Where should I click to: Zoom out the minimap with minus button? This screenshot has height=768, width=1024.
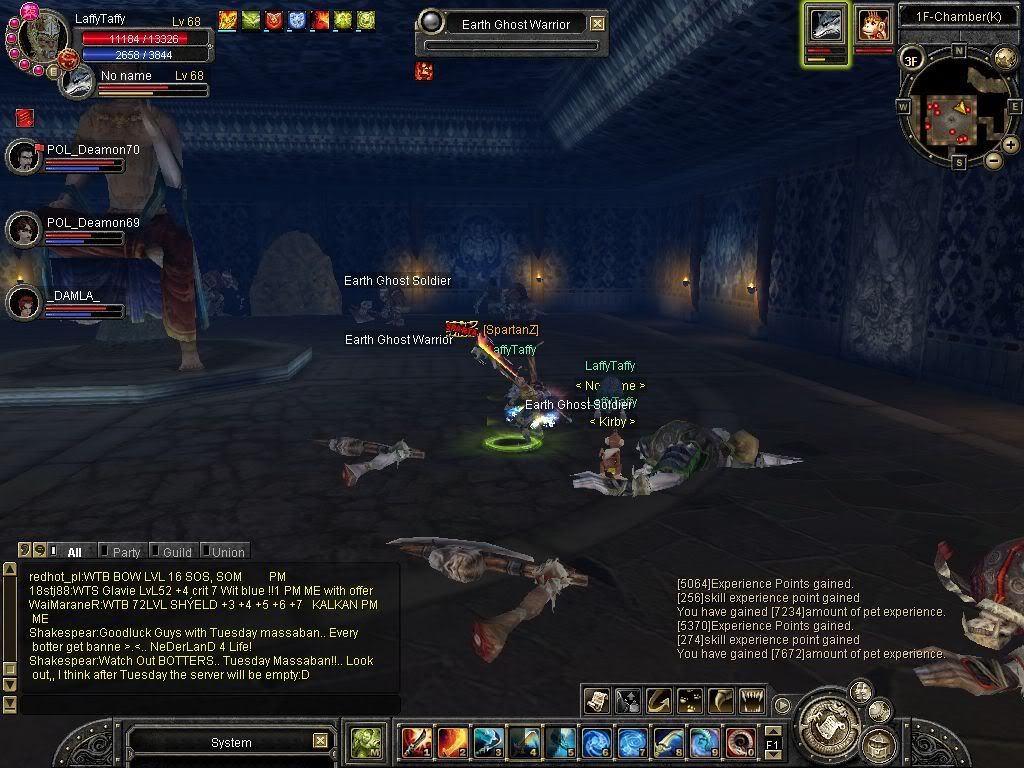tap(993, 160)
